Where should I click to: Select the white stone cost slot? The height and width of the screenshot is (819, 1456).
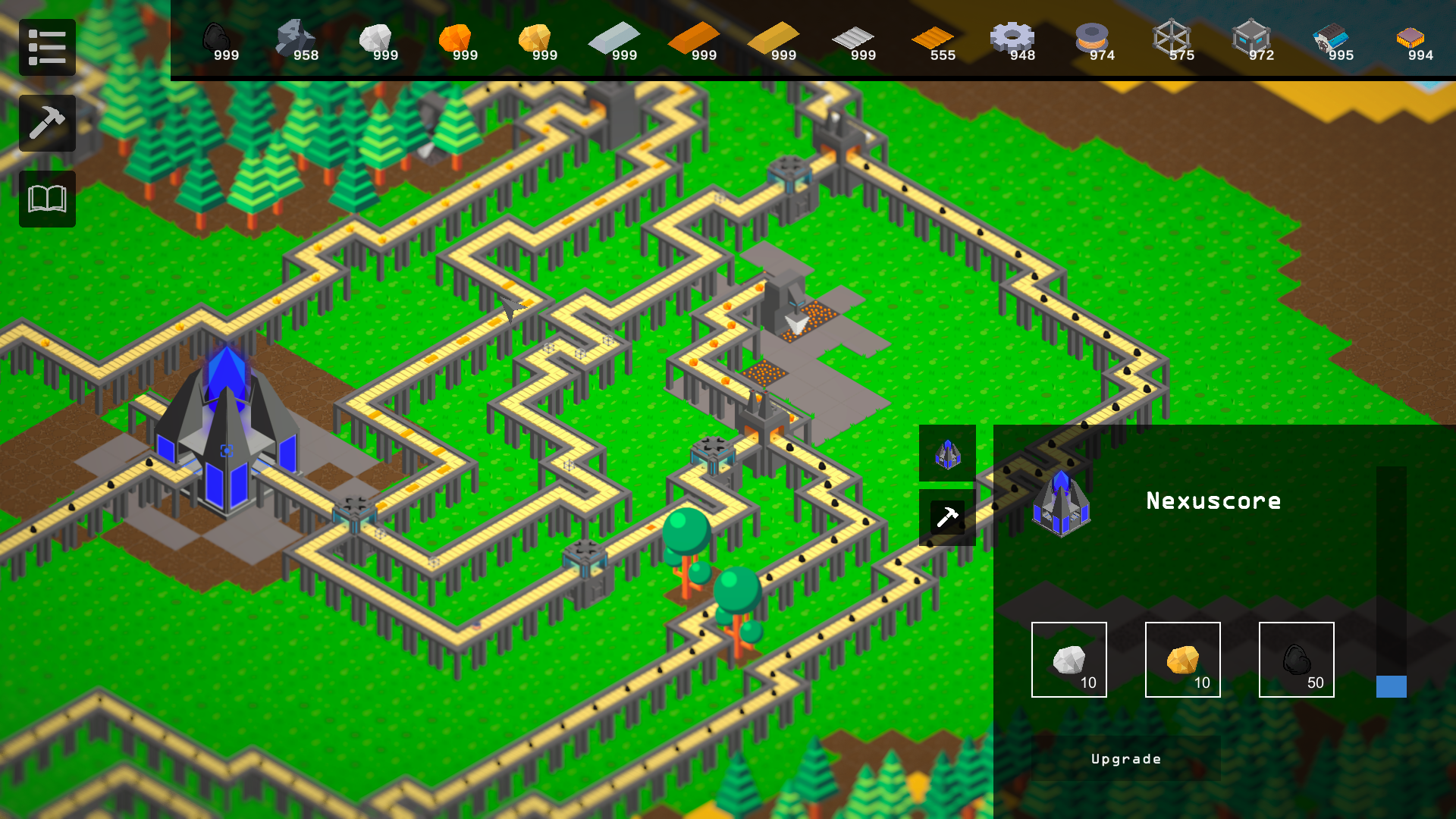[x=1068, y=660]
